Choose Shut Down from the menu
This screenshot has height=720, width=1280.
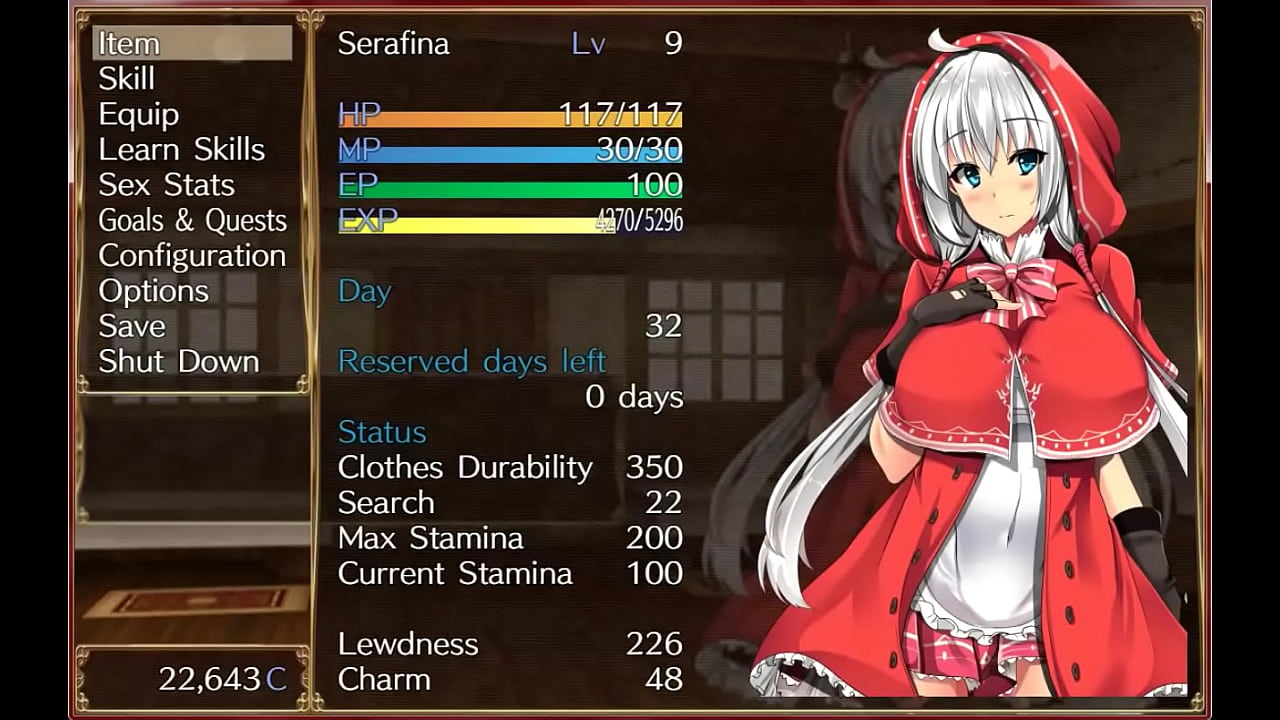(x=179, y=361)
